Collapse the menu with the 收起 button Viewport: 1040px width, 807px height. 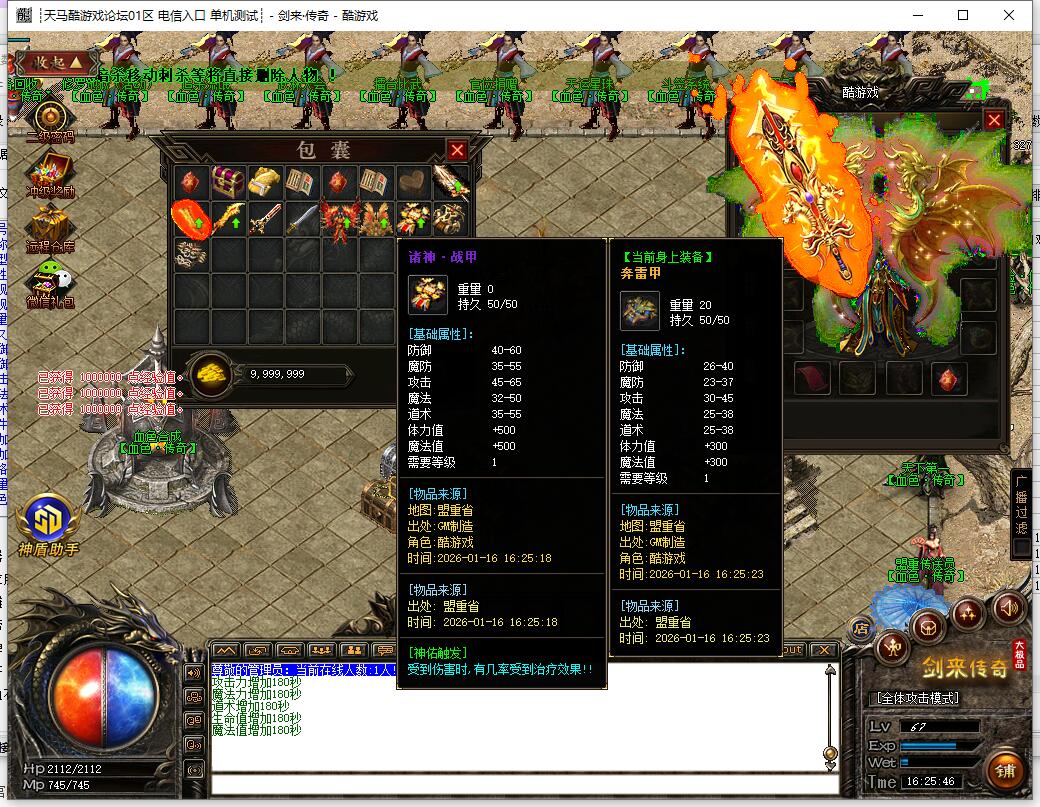pyautogui.click(x=50, y=63)
